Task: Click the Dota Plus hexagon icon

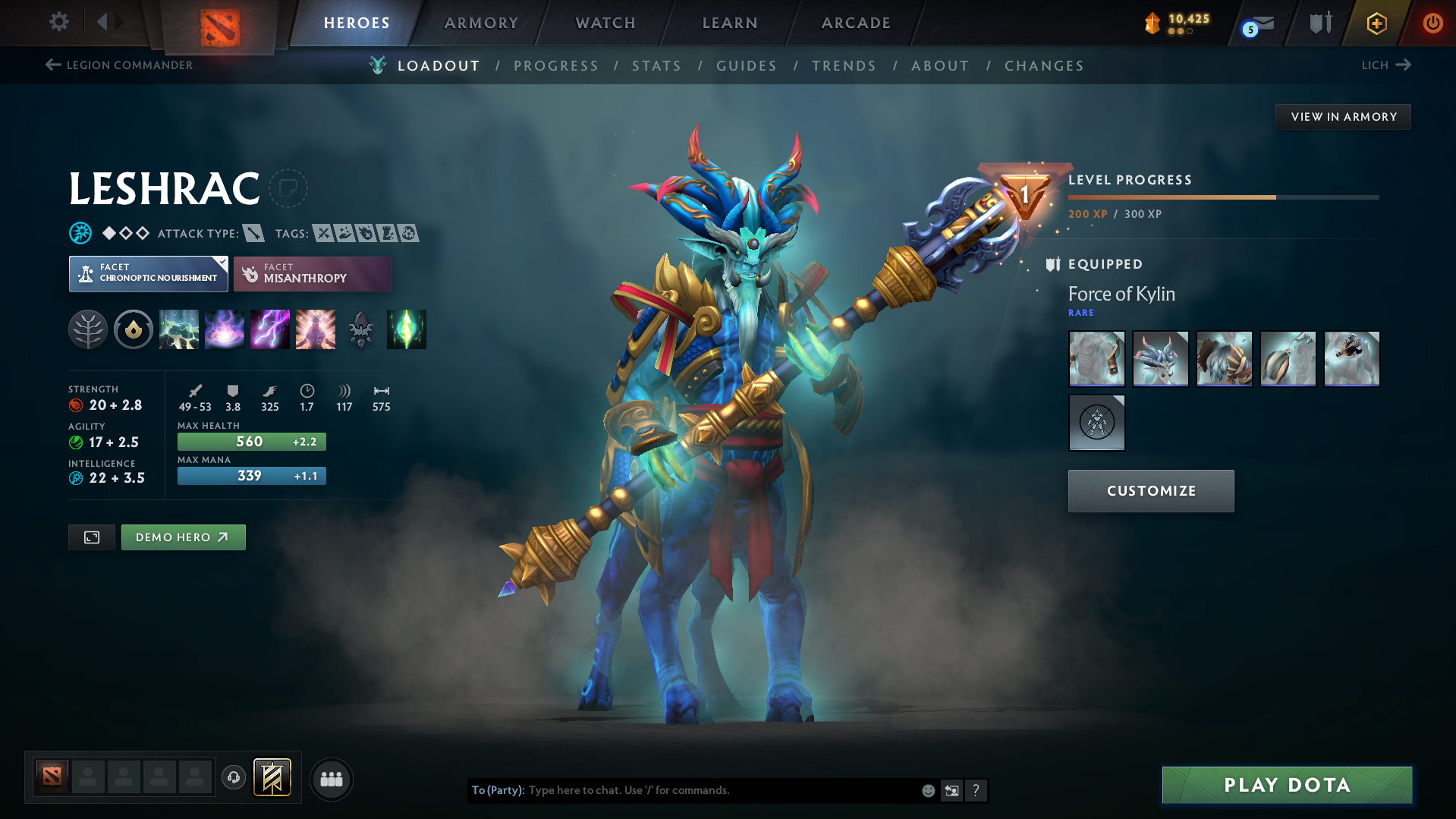Action: point(1376,23)
